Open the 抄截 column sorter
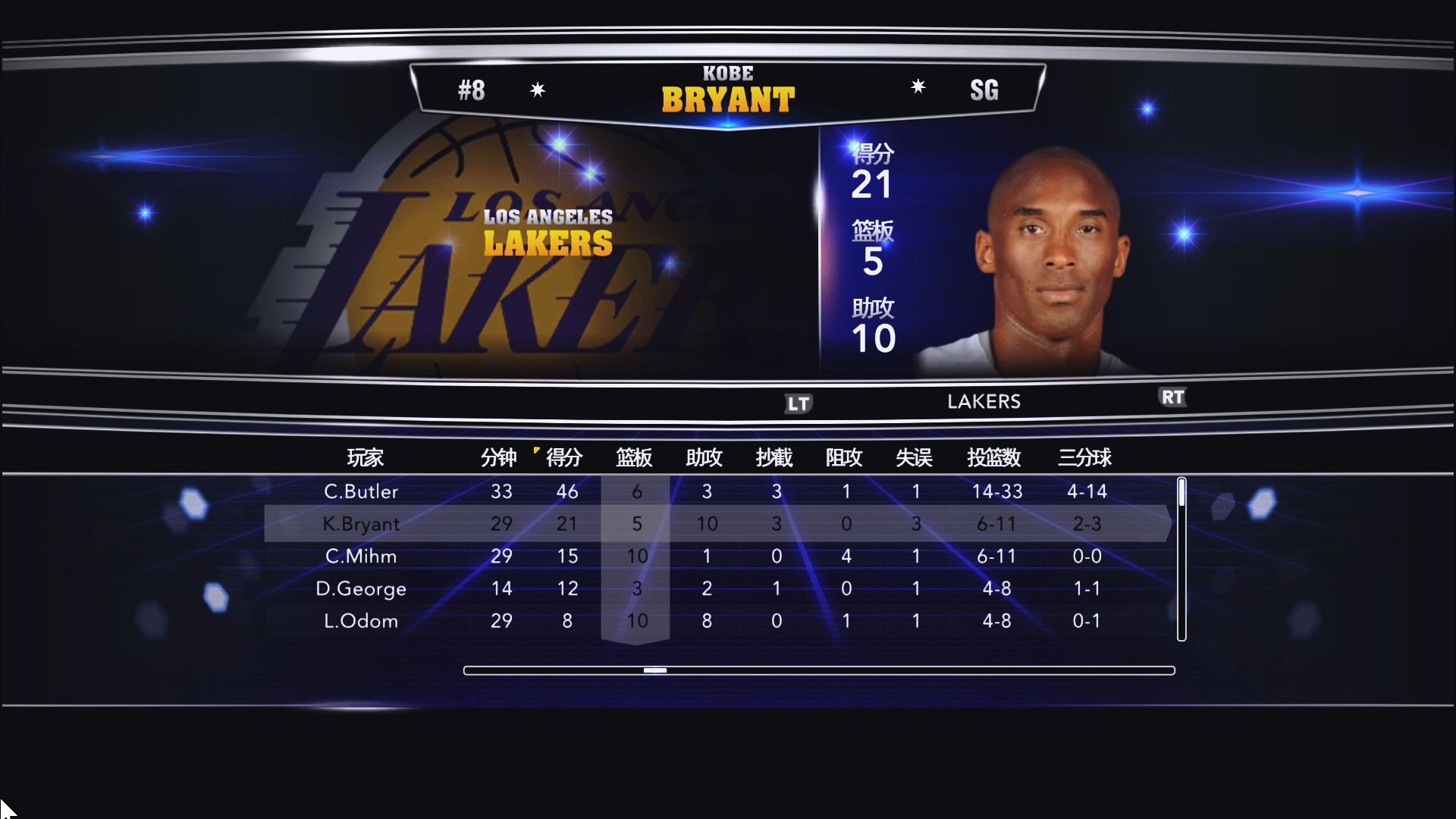This screenshot has height=819, width=1456. [x=775, y=458]
